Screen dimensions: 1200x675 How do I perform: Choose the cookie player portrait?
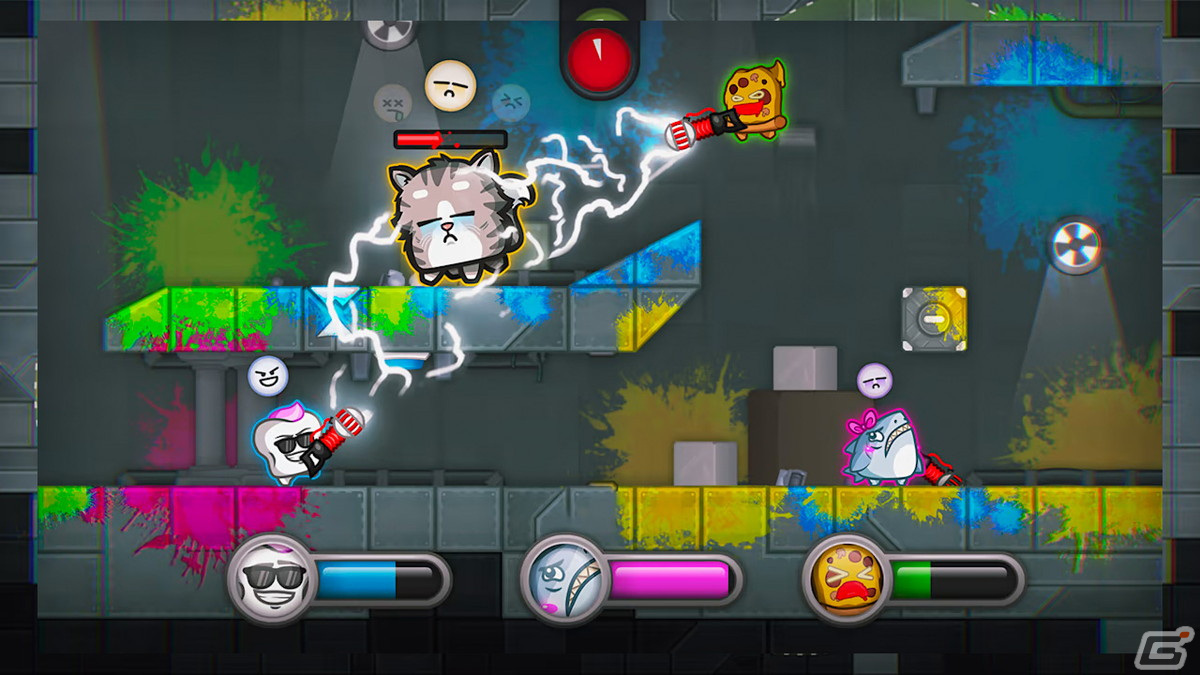pos(843,579)
